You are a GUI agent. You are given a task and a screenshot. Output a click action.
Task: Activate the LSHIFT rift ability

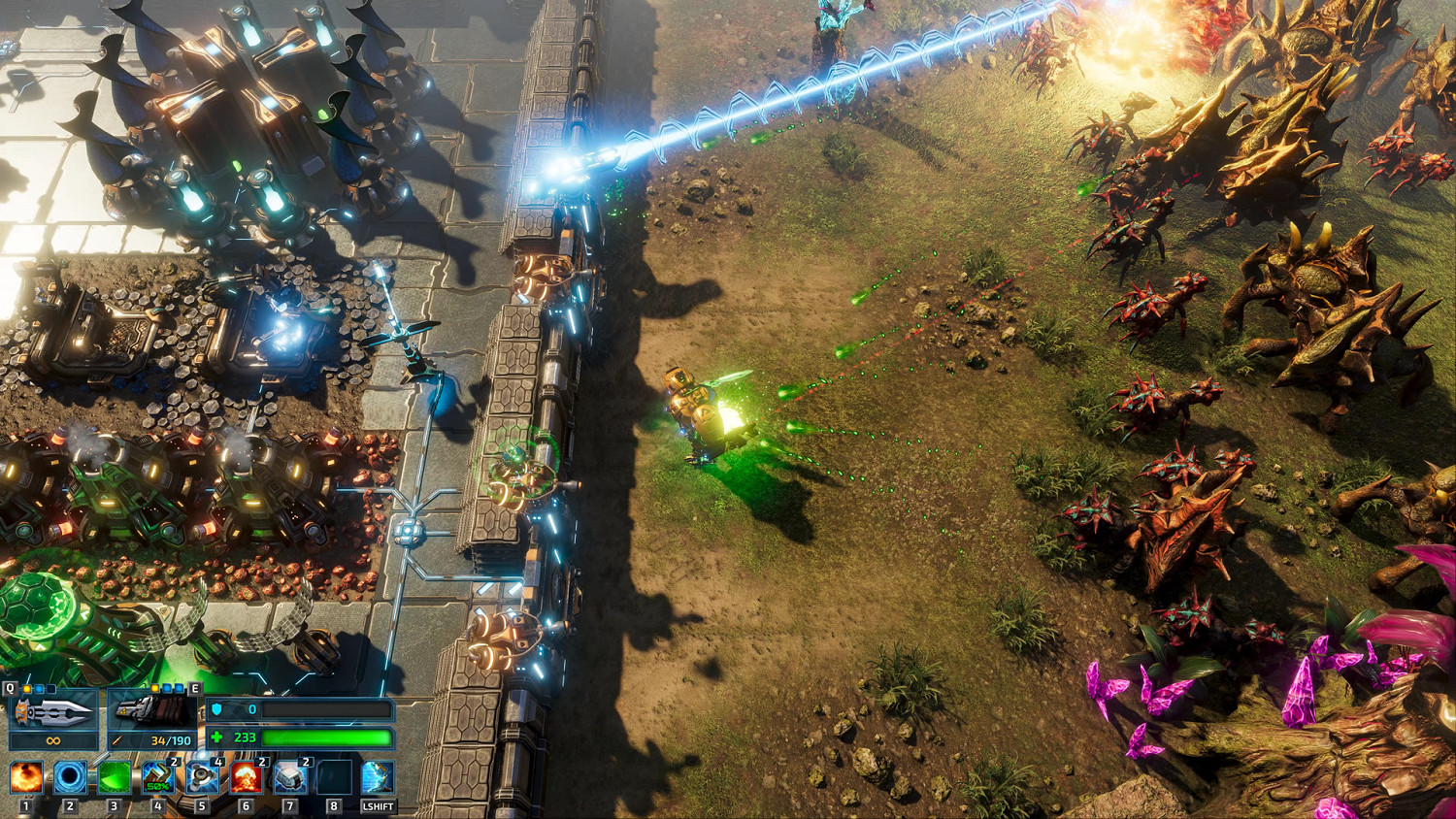click(x=377, y=778)
